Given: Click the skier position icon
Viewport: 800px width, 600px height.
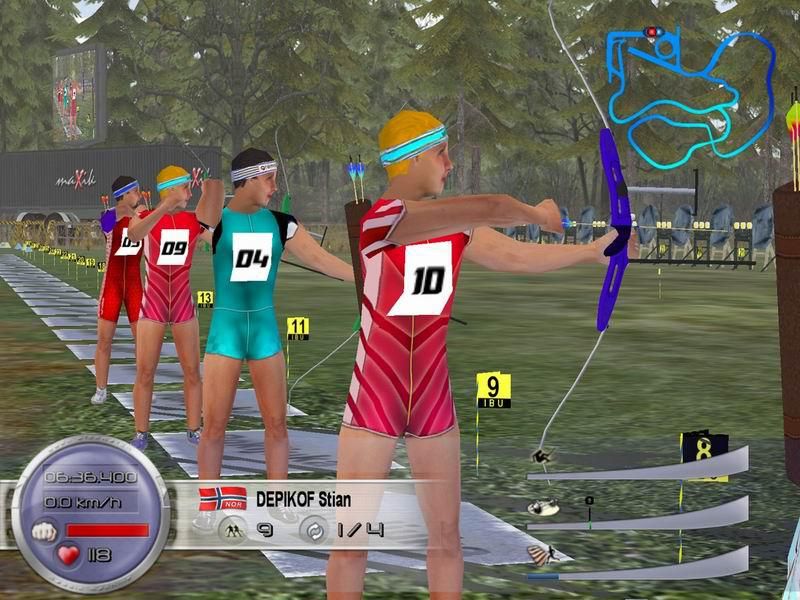Looking at the screenshot, I should [x=232, y=530].
